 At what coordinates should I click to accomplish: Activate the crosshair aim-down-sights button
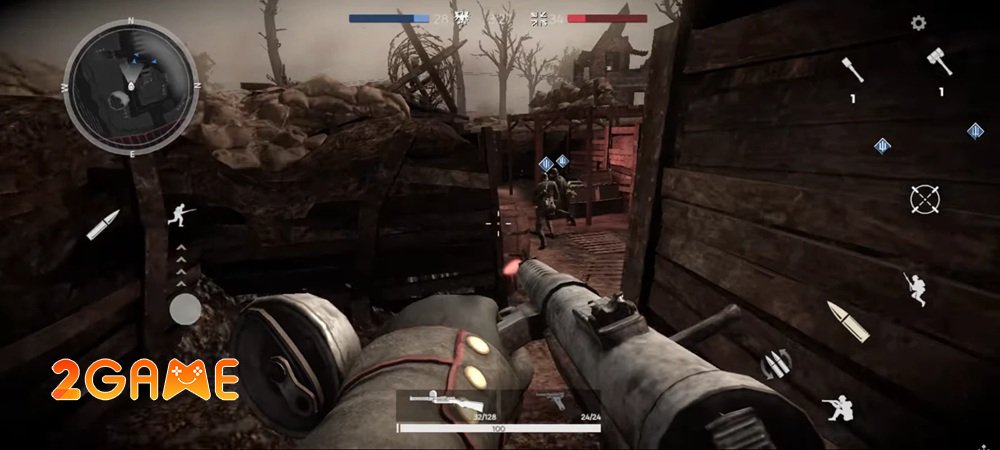pyautogui.click(x=925, y=199)
